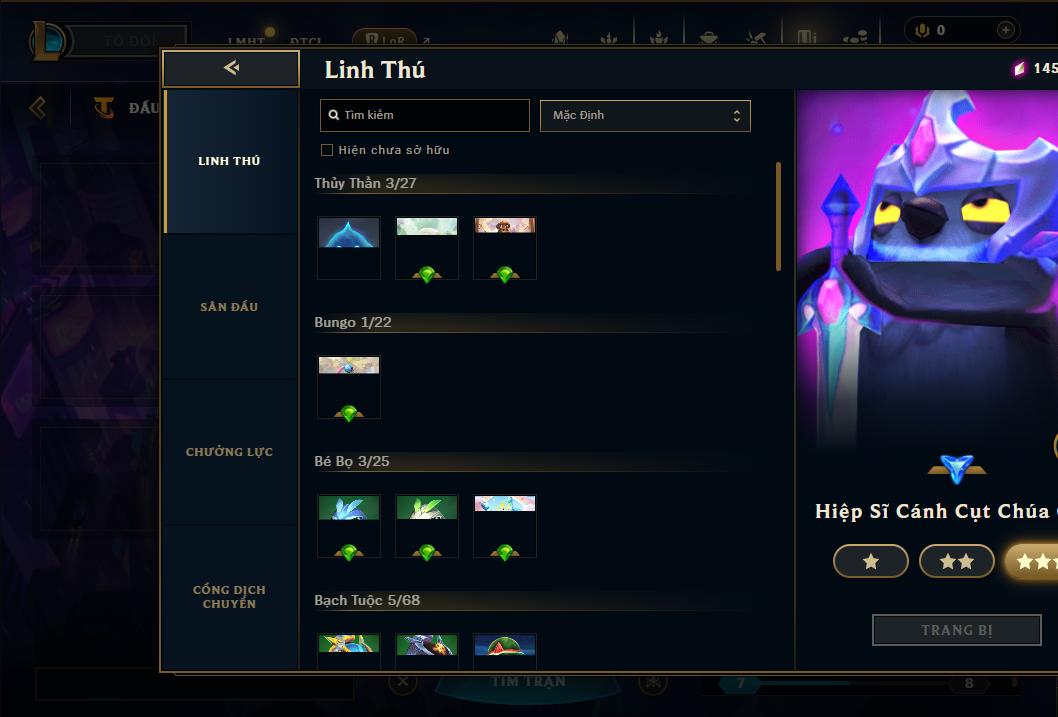Choose the only Bungo little legend thumbnail

click(349, 386)
